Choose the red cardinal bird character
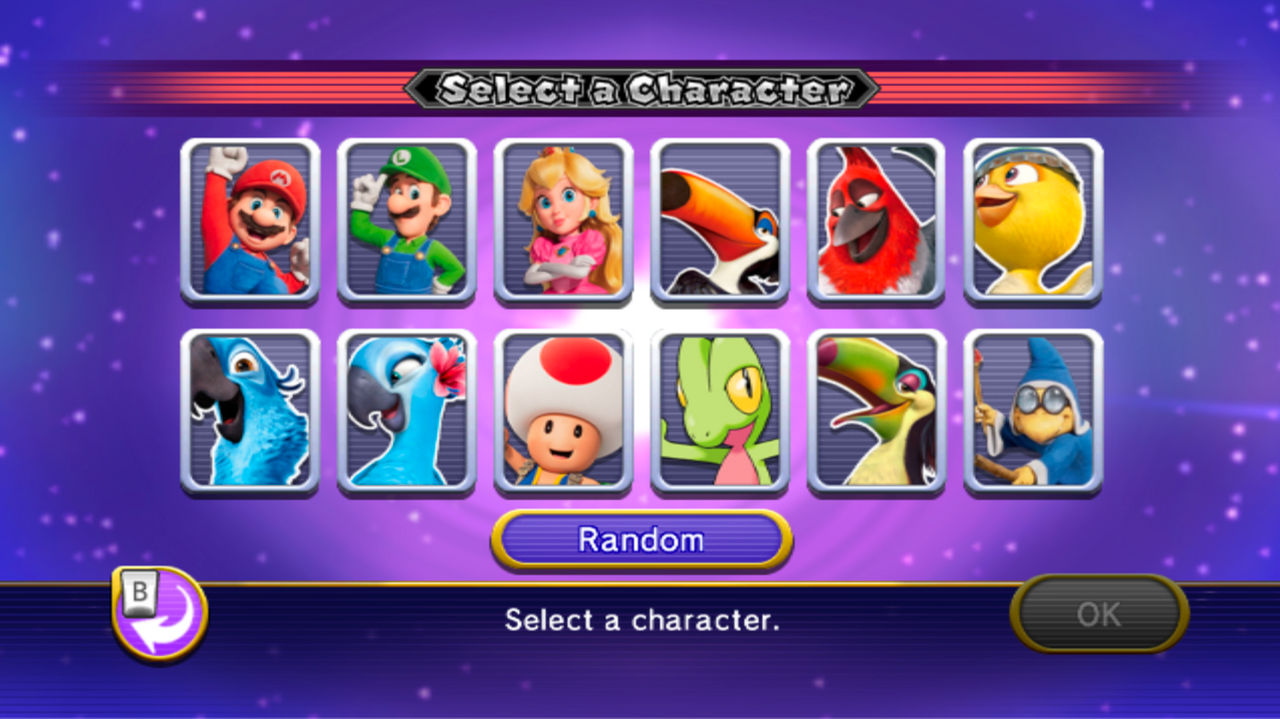Image resolution: width=1280 pixels, height=719 pixels. tap(876, 221)
